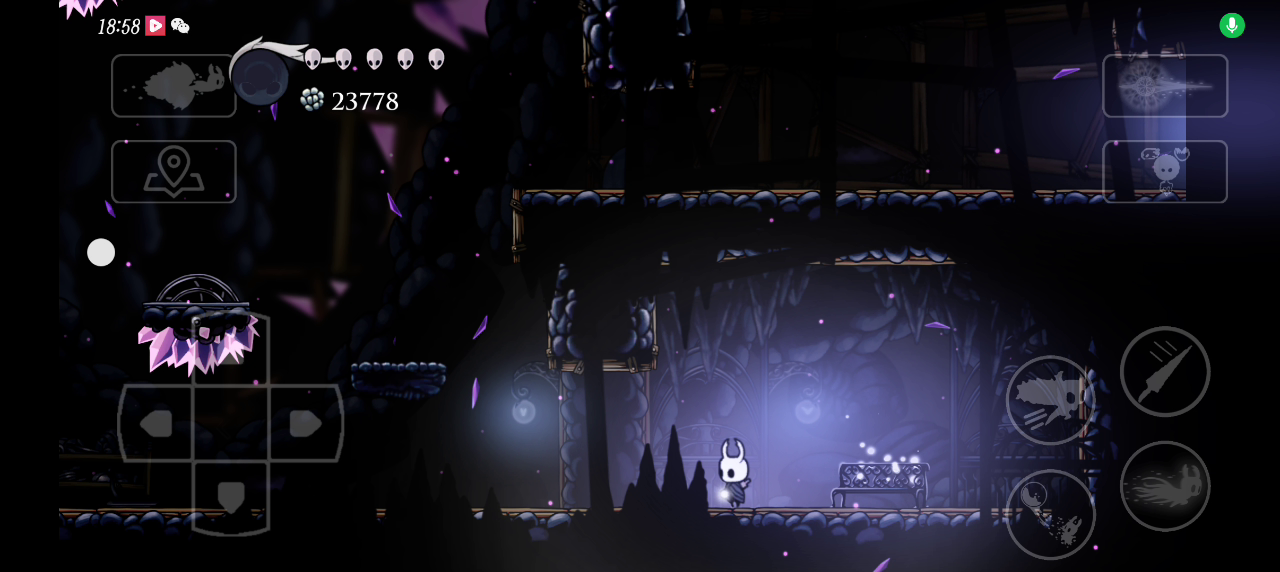Tap the white floating dot overlay
Screen dimensions: 1280x572
click(x=101, y=252)
